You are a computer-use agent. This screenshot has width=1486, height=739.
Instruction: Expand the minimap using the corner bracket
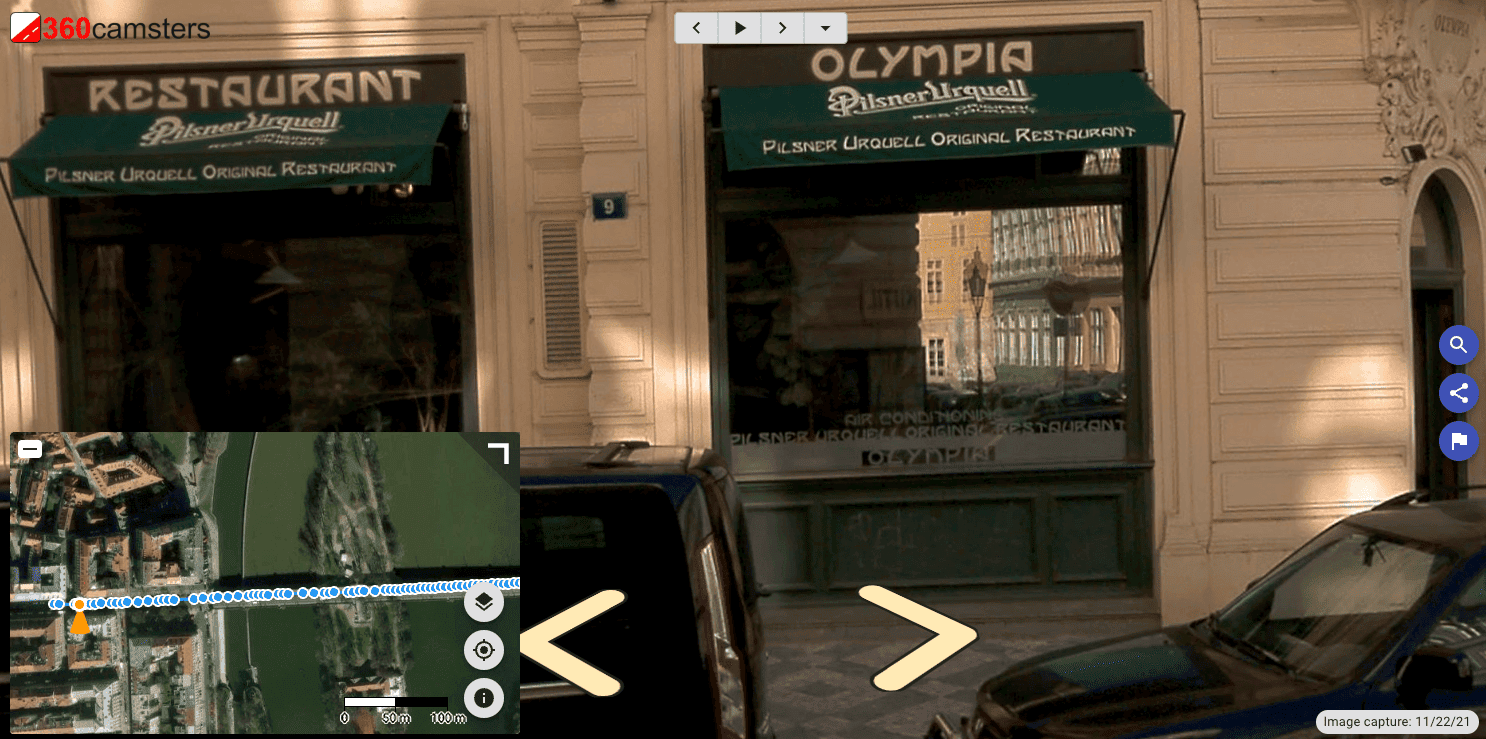coord(498,453)
